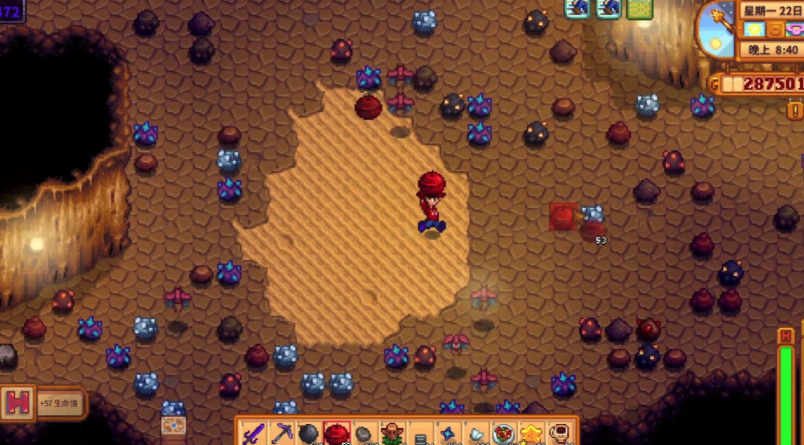The height and width of the screenshot is (445, 804).
Task: Choose the black bomb in the hotbar
Action: (309, 435)
